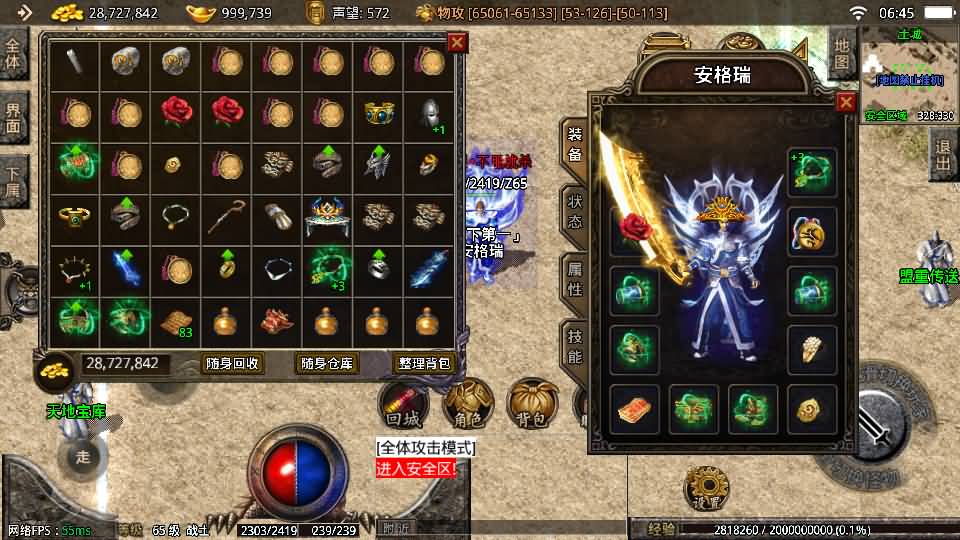The width and height of the screenshot is (960, 540).
Task: Toggle the 走 walk mode button
Action: coord(83,456)
